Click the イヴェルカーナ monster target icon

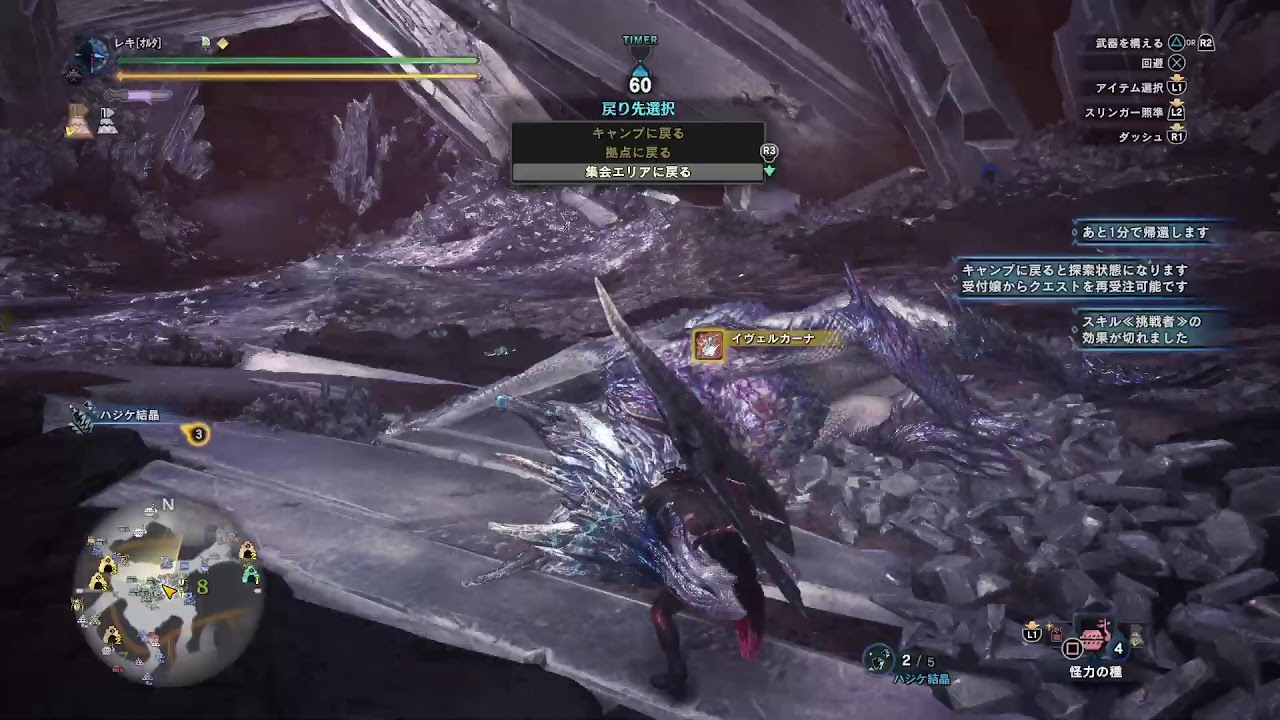pyautogui.click(x=709, y=345)
